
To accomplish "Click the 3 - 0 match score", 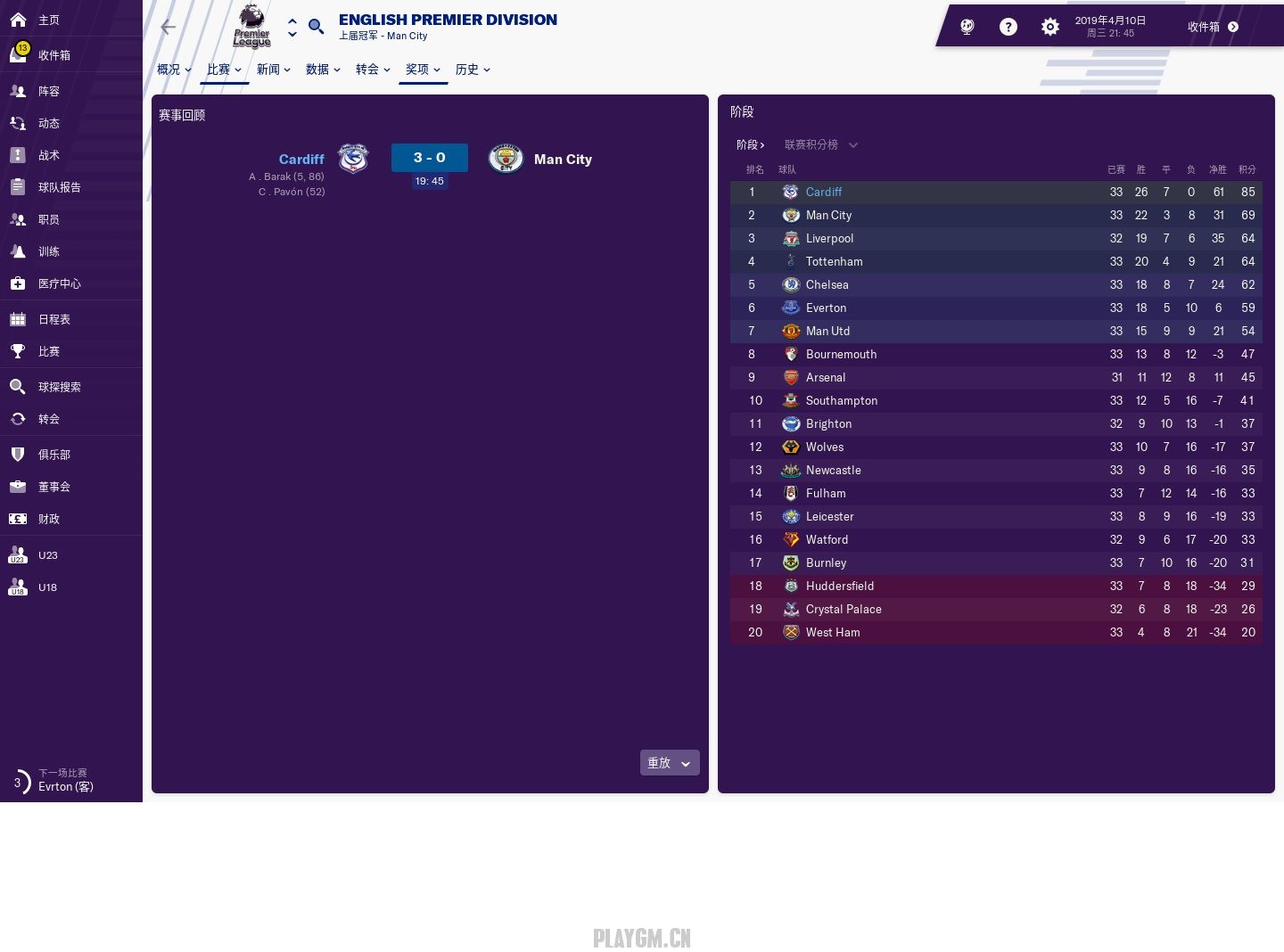I will (x=429, y=158).
